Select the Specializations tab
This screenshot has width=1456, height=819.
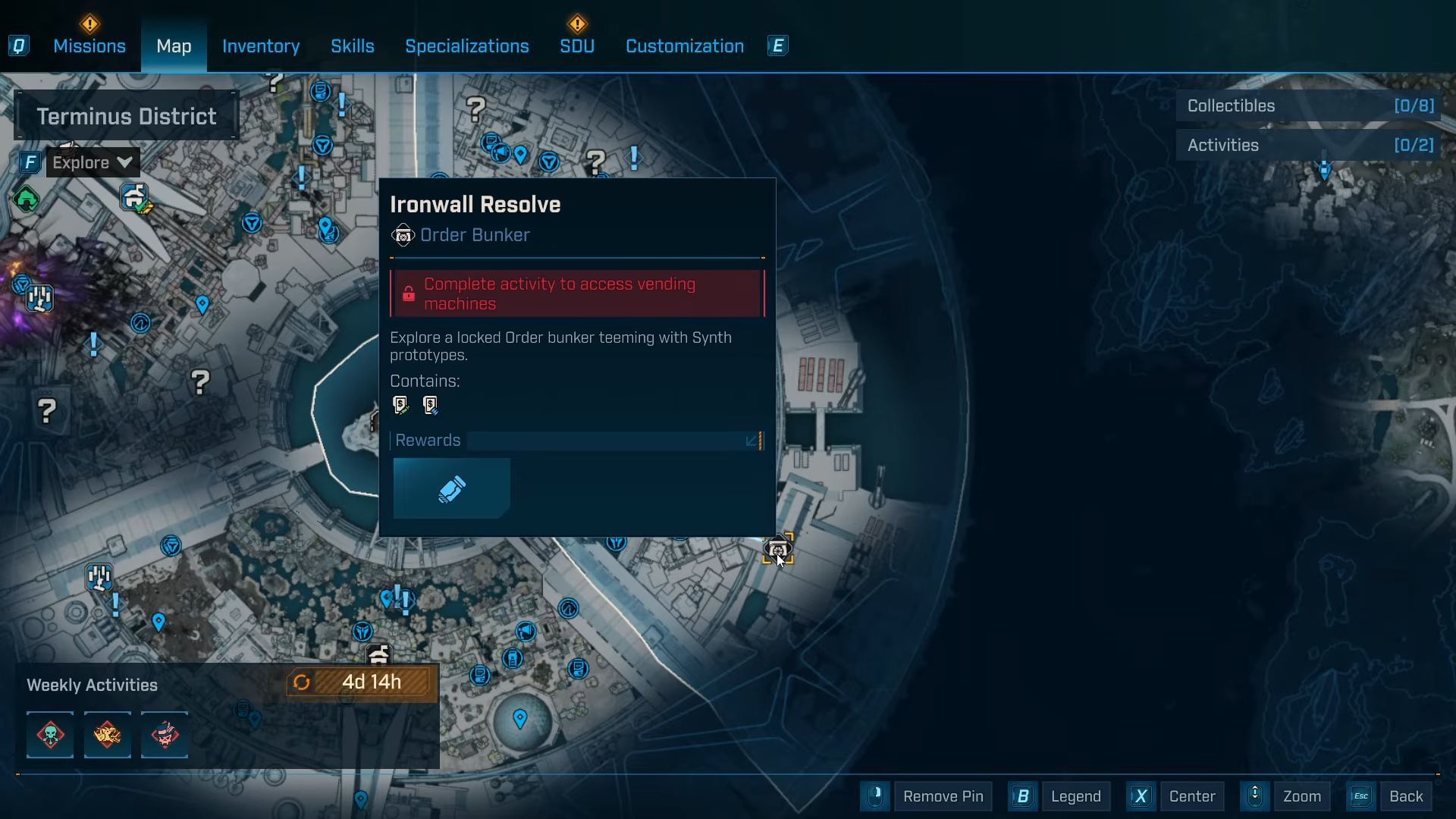tap(467, 46)
